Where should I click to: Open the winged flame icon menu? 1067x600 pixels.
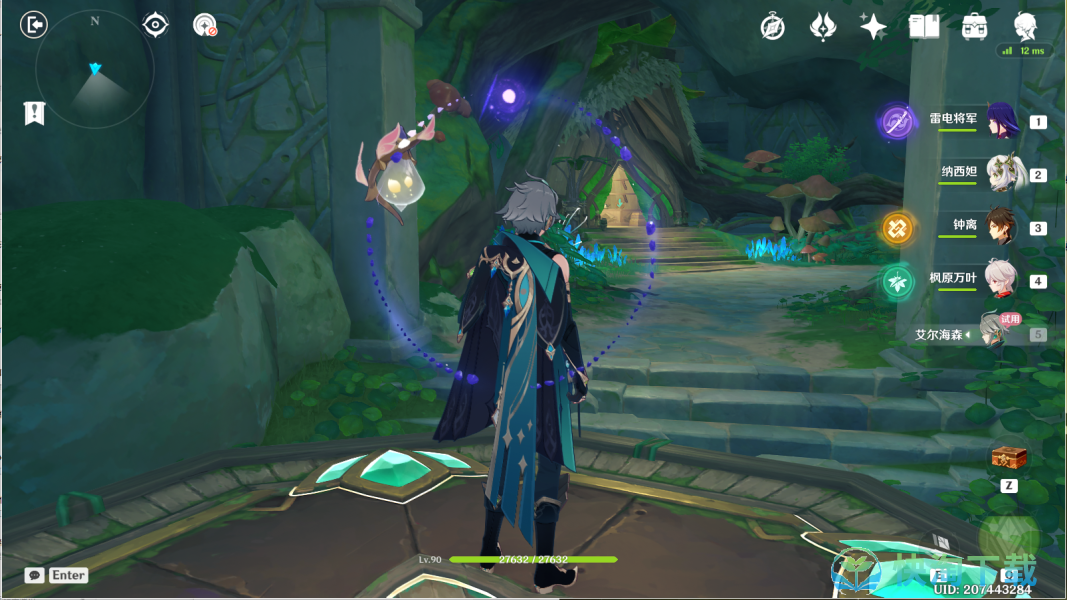click(x=823, y=27)
